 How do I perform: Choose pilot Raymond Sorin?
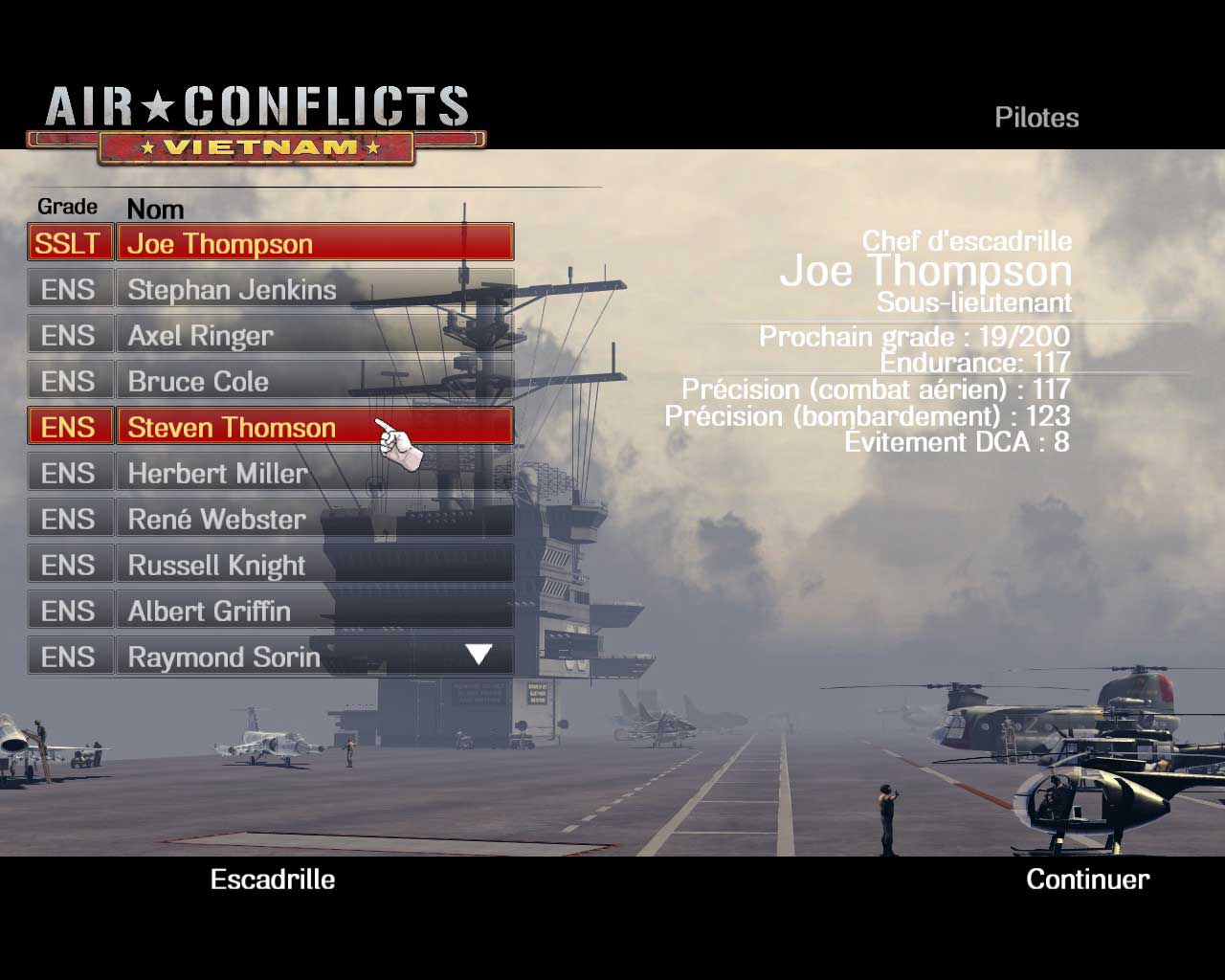287,657
